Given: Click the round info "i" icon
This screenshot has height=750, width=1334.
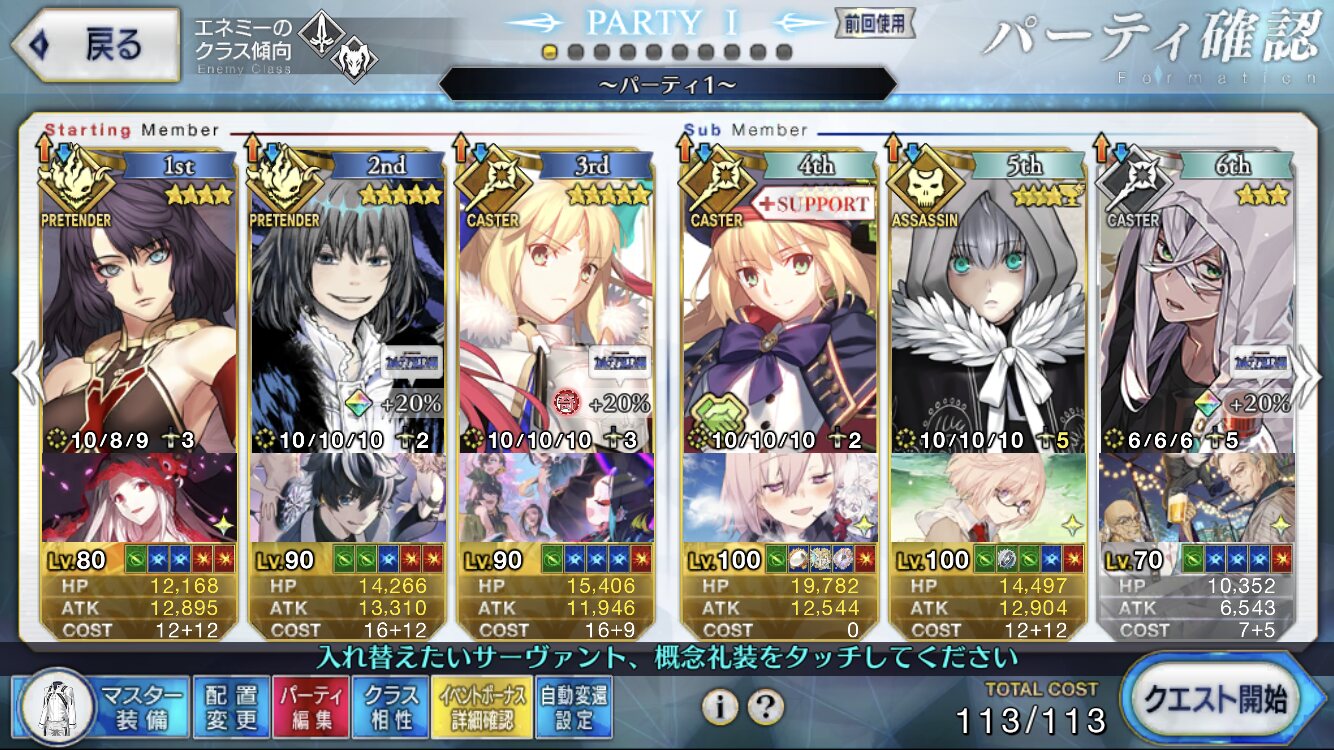Looking at the screenshot, I should pos(719,707).
